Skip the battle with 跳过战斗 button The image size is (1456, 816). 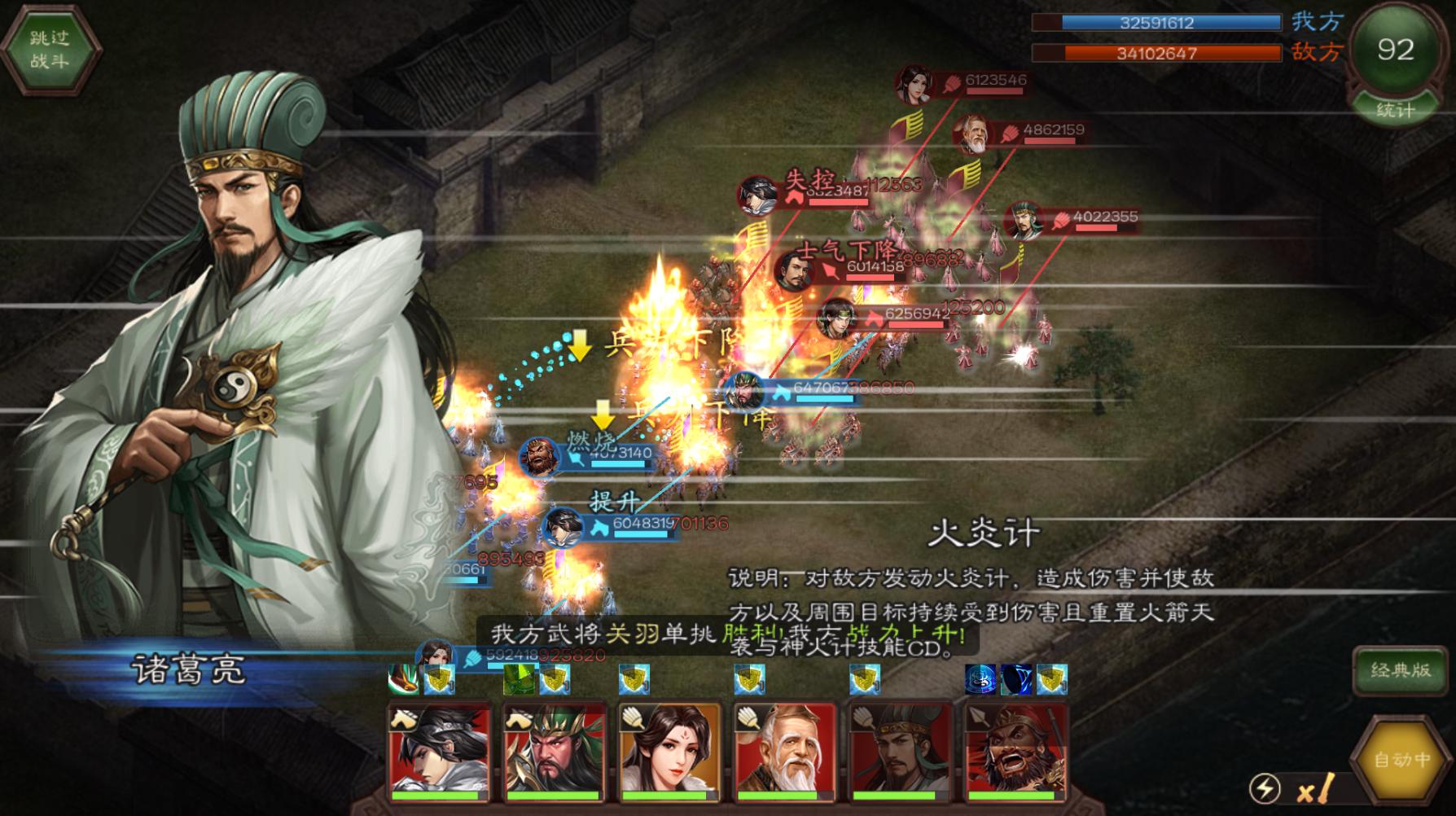(50, 50)
